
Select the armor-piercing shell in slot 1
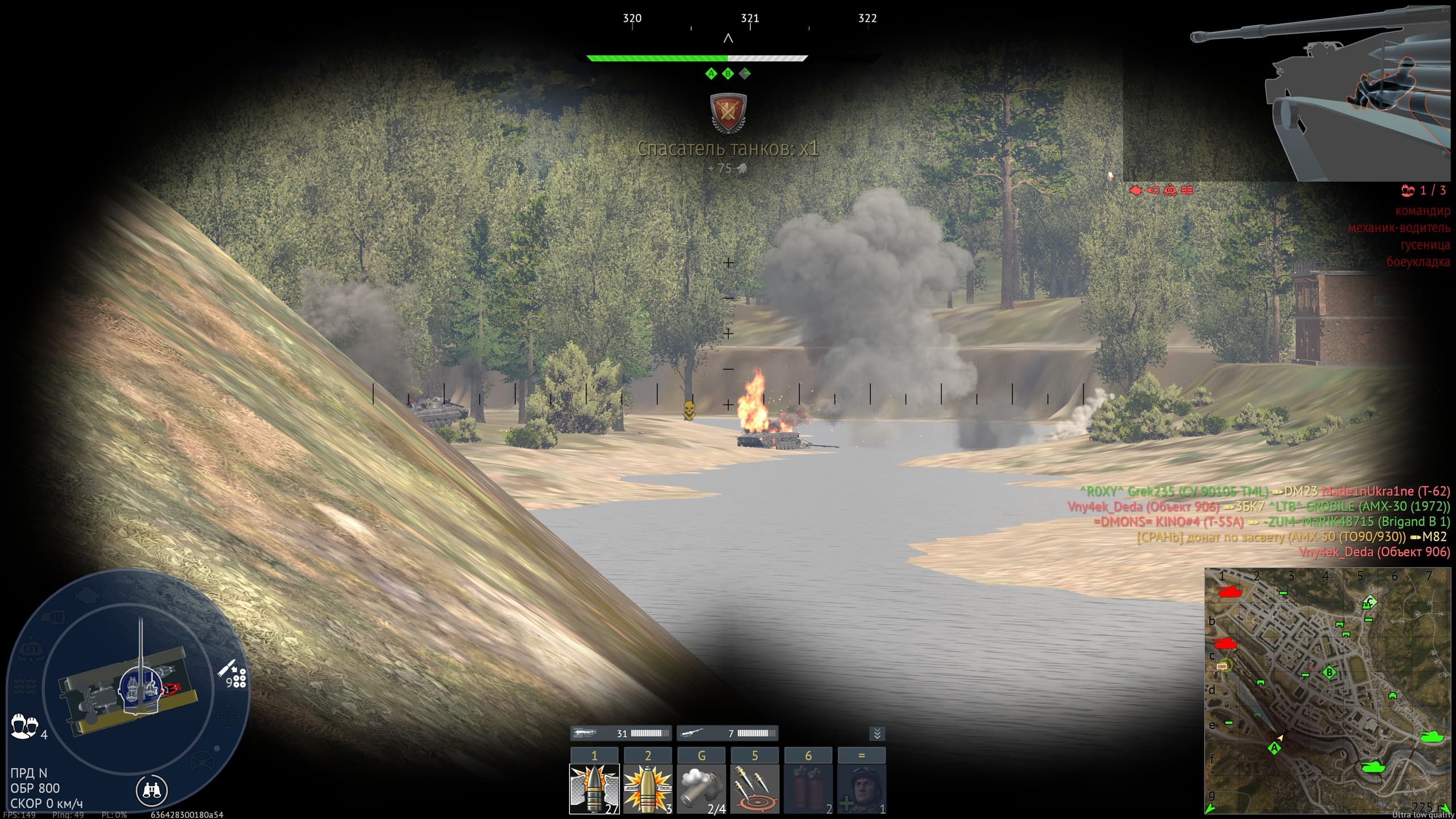[x=594, y=788]
